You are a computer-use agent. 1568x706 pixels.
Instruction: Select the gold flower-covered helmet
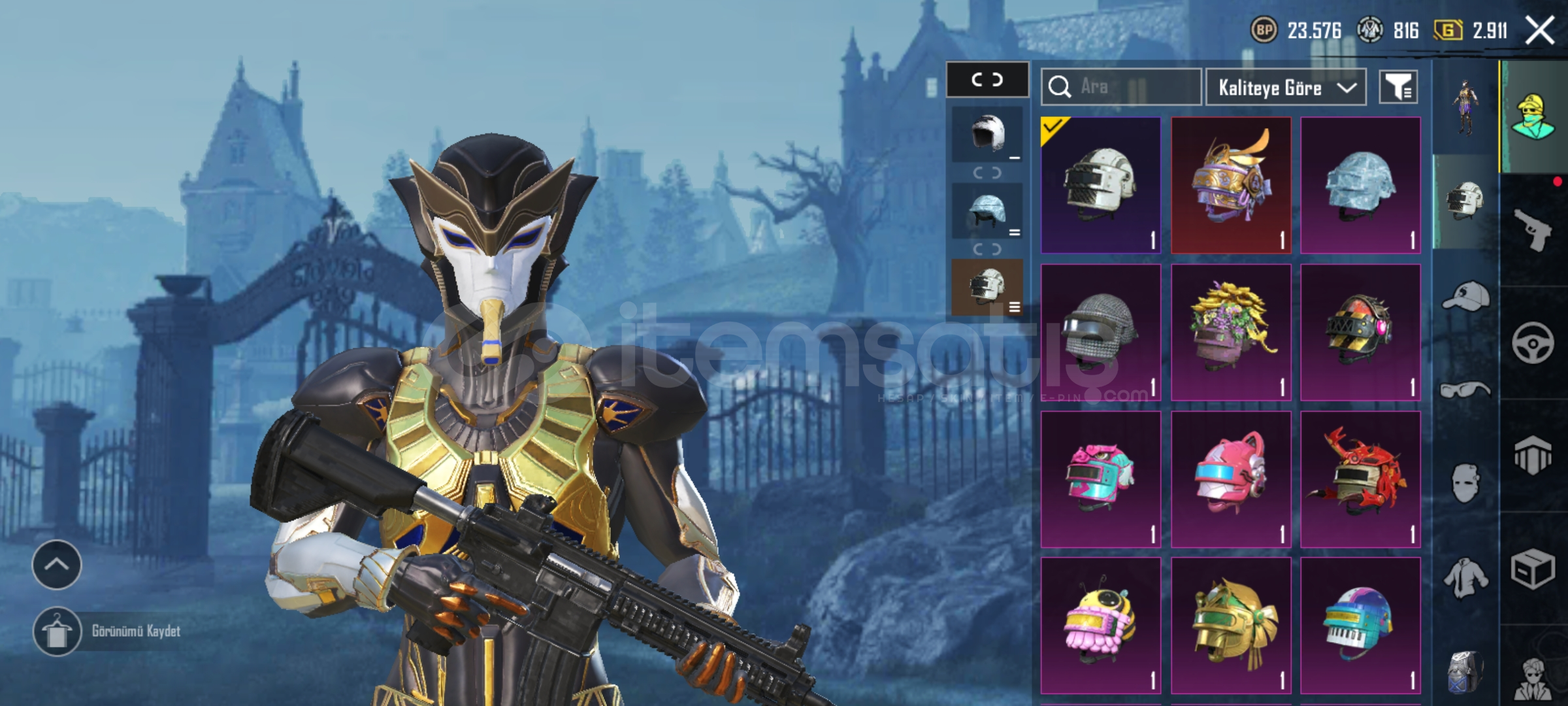coord(1231,332)
